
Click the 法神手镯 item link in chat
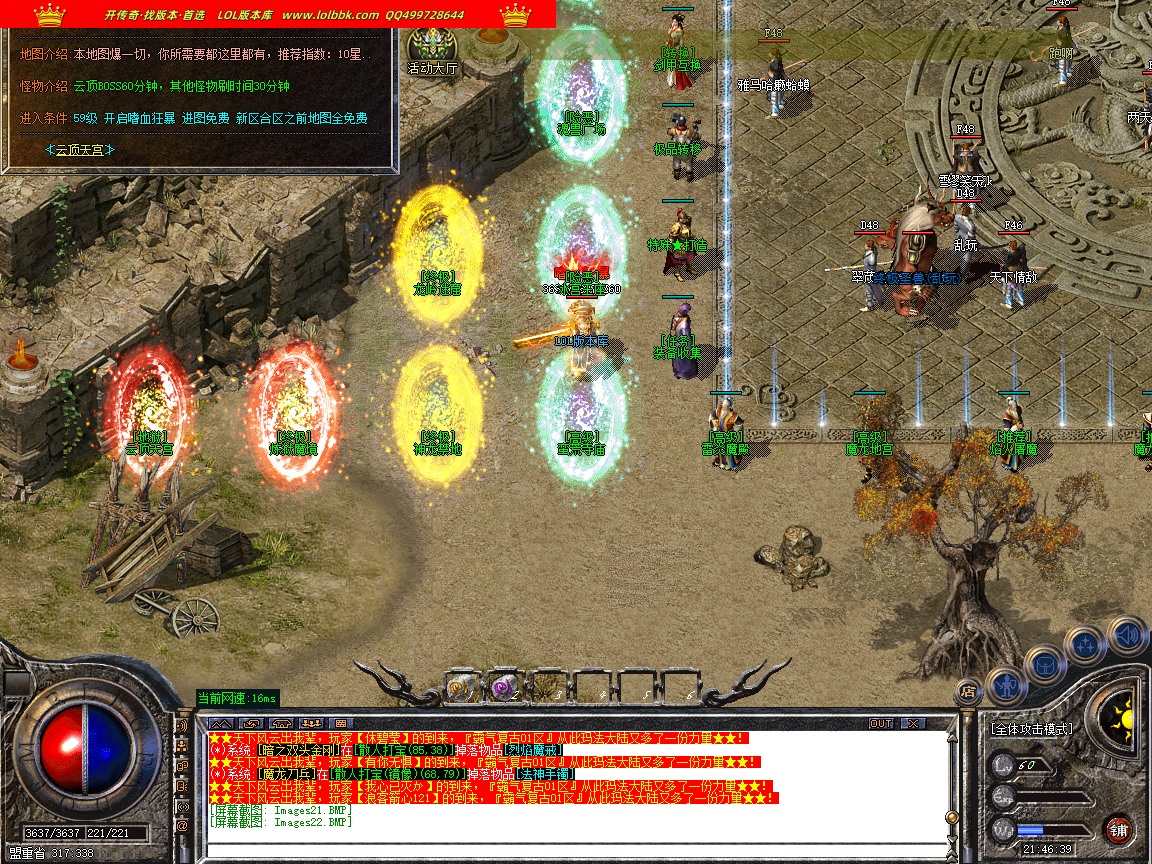coord(546,774)
